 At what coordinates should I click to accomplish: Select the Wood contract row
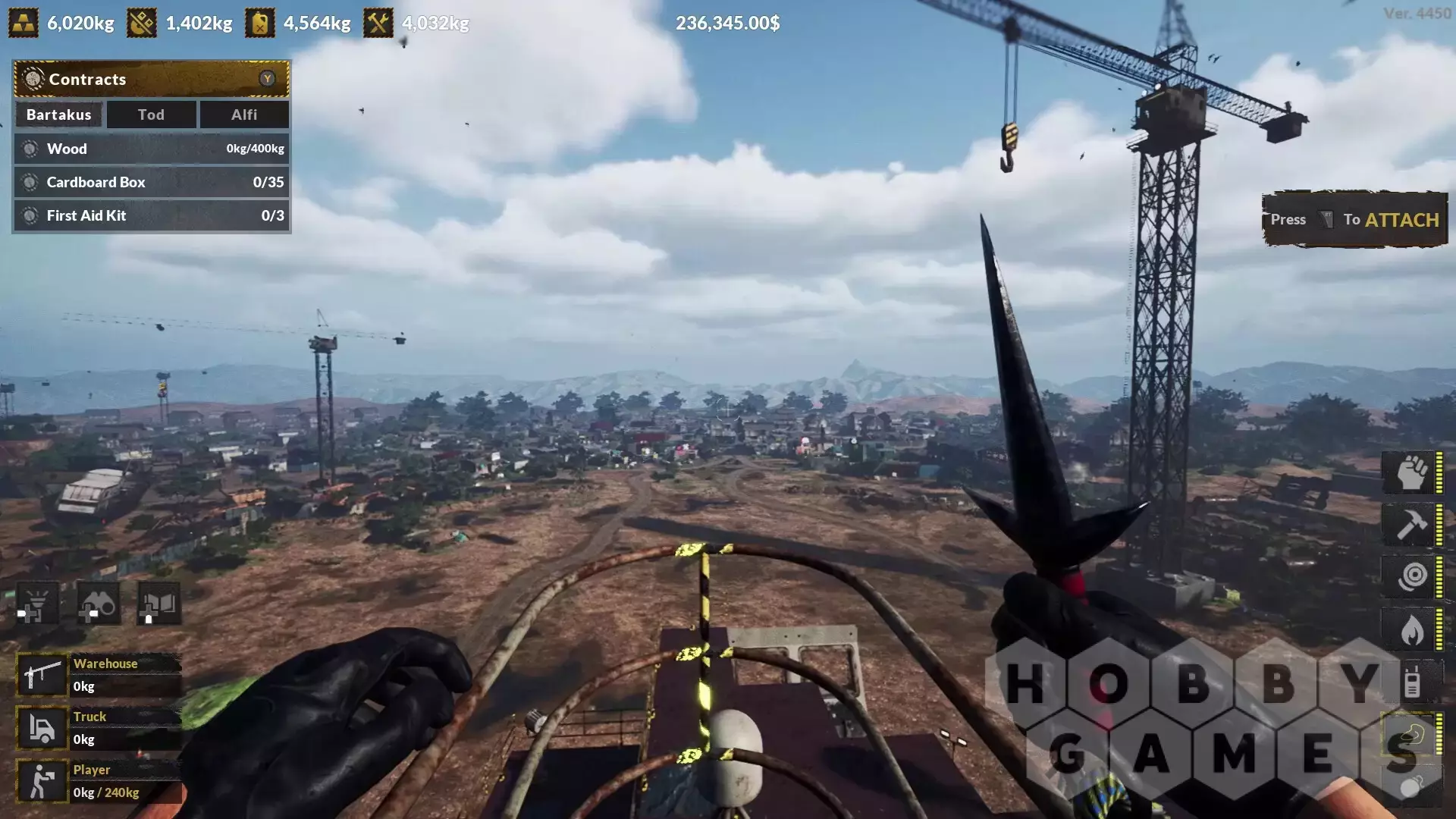[151, 149]
